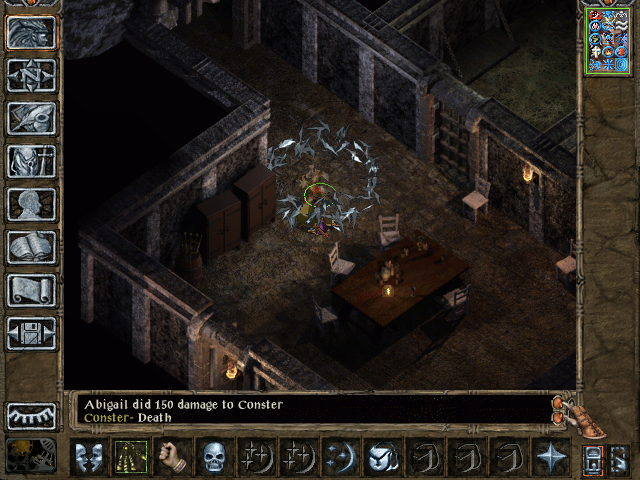Open the area map screen

[31, 75]
